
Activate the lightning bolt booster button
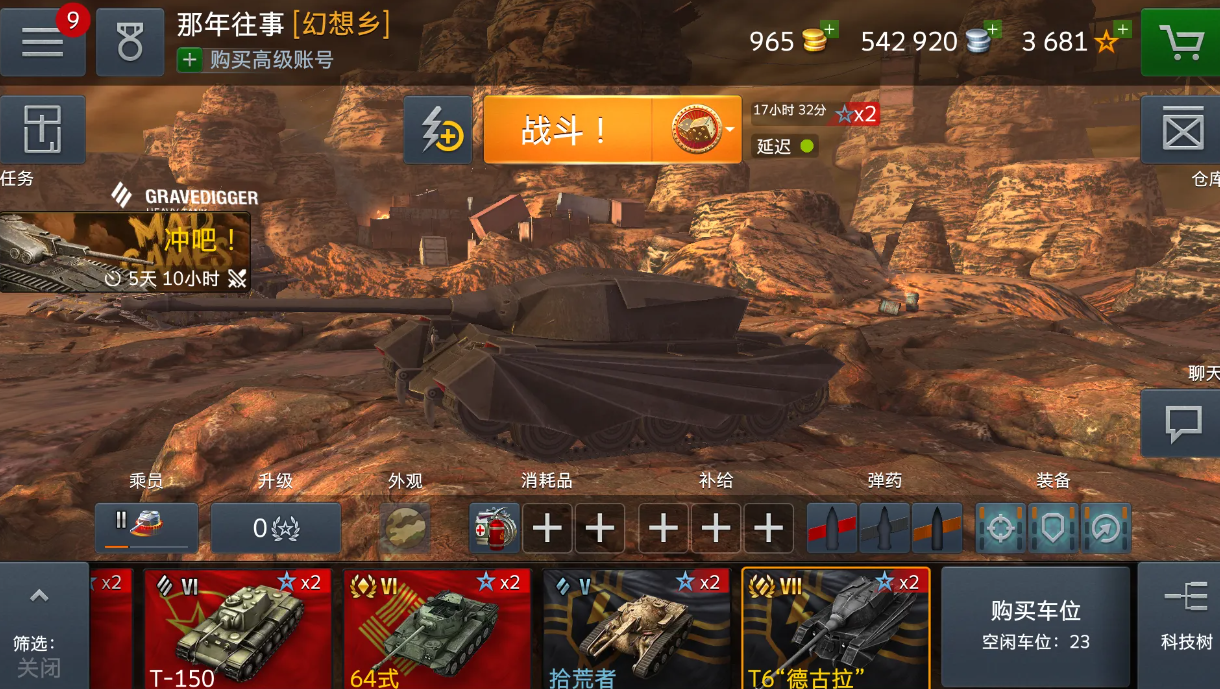click(438, 130)
